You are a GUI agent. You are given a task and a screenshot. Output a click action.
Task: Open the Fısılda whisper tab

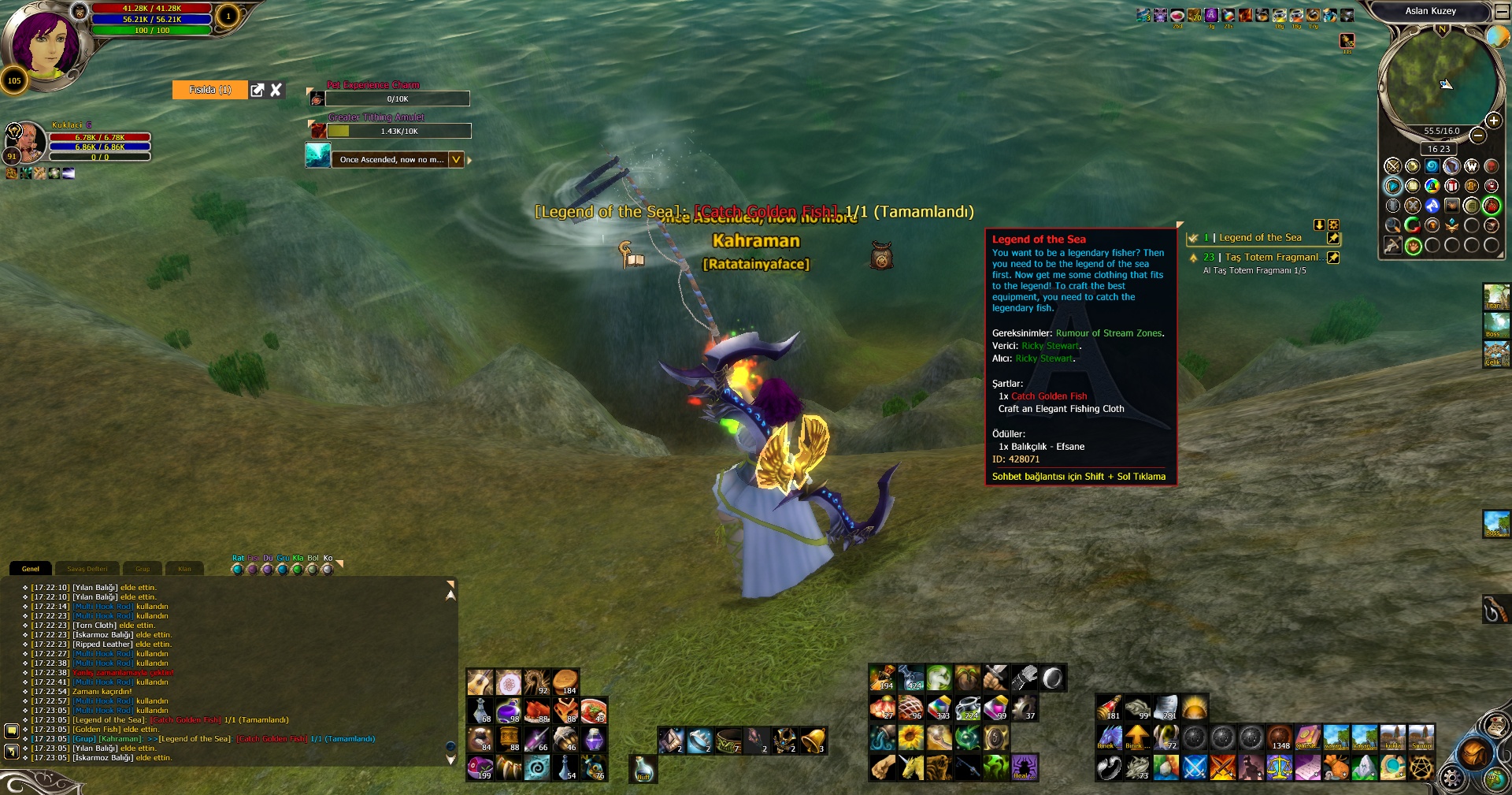[x=209, y=90]
